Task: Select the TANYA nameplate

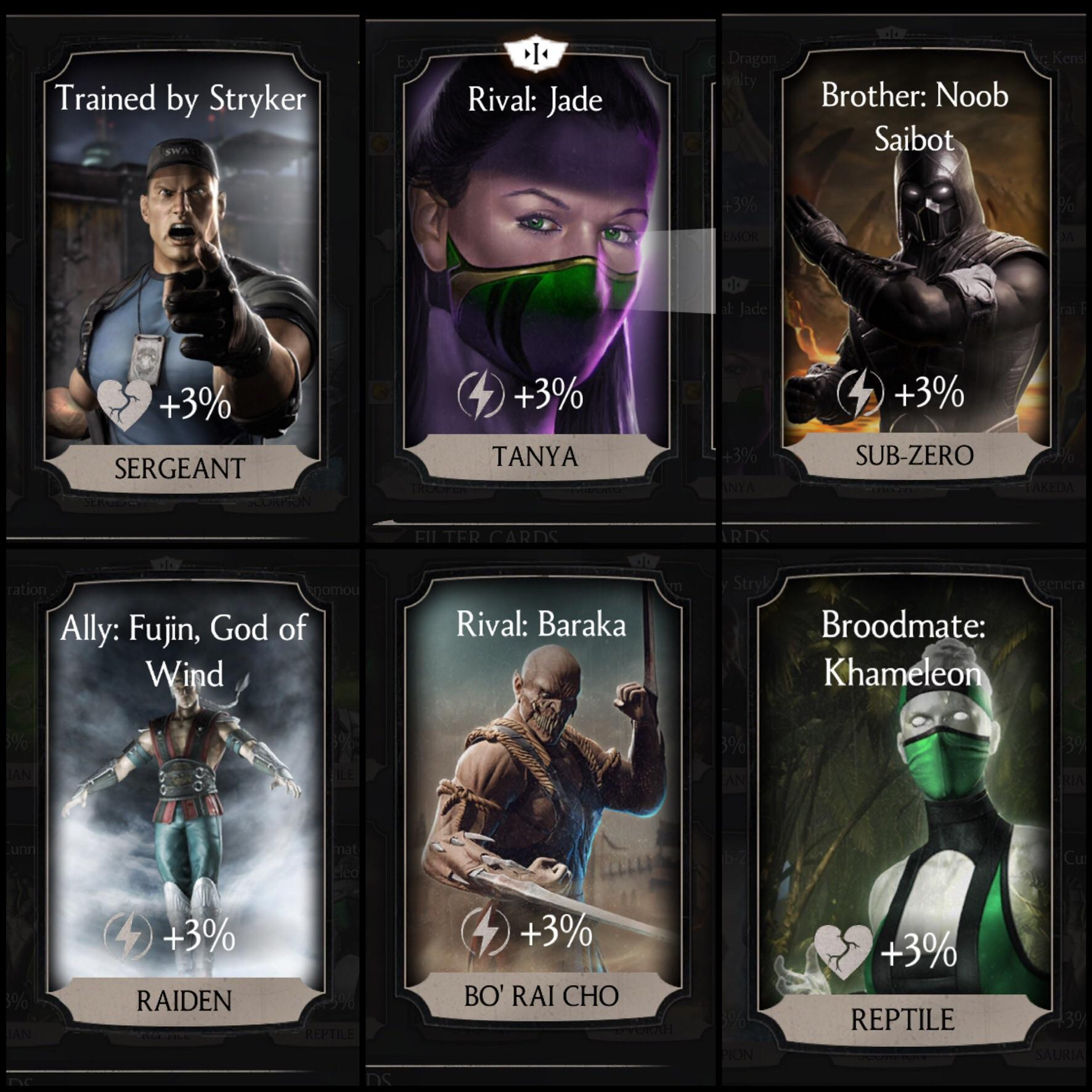Action: click(534, 455)
